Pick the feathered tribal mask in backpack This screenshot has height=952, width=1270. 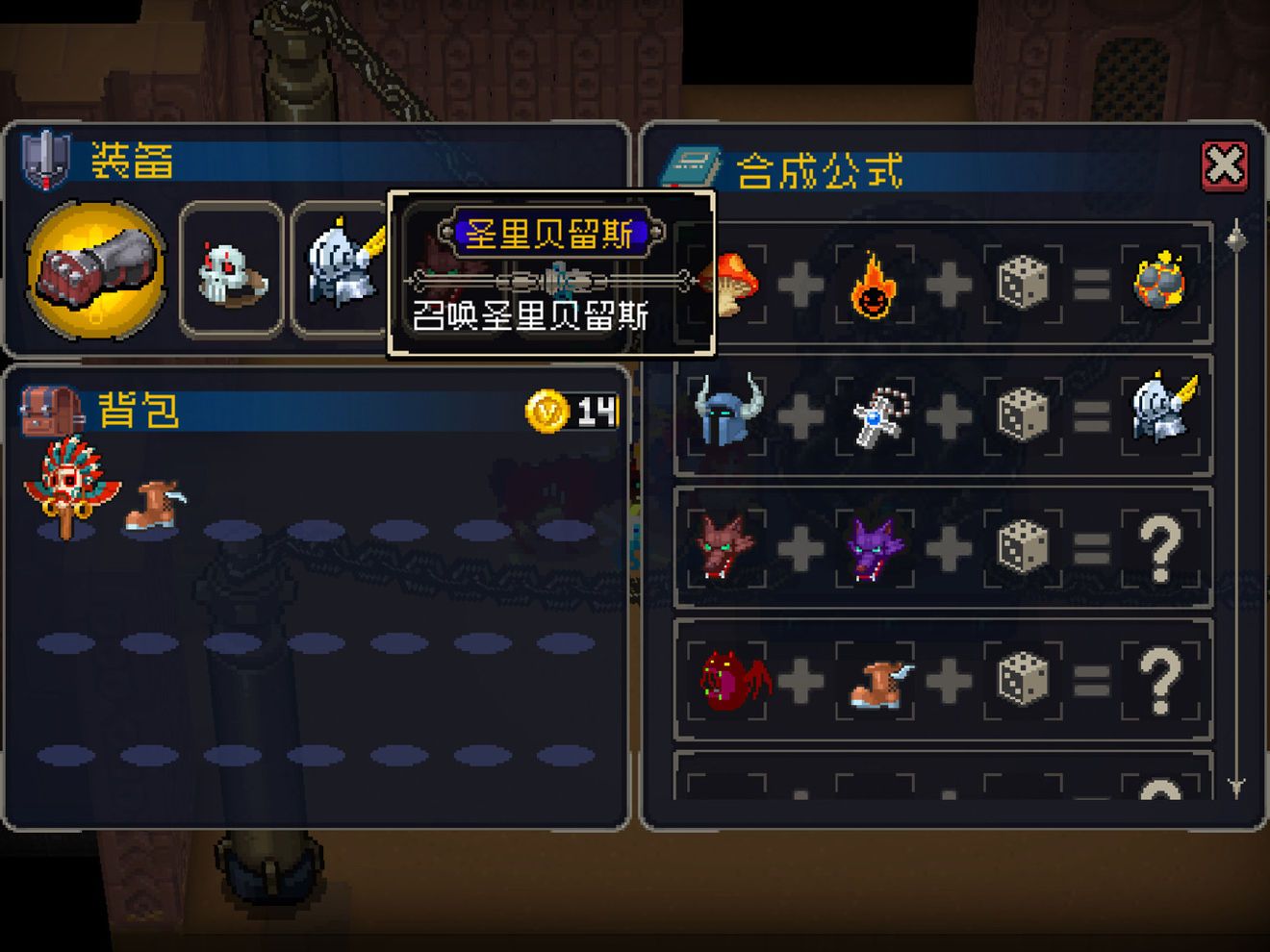click(x=65, y=484)
